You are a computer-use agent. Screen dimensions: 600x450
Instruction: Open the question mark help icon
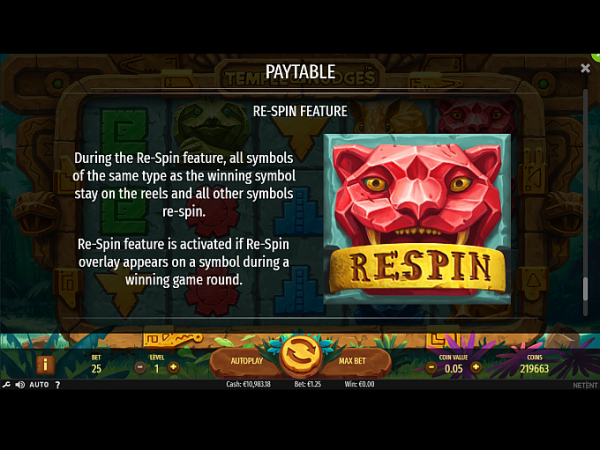click(59, 384)
